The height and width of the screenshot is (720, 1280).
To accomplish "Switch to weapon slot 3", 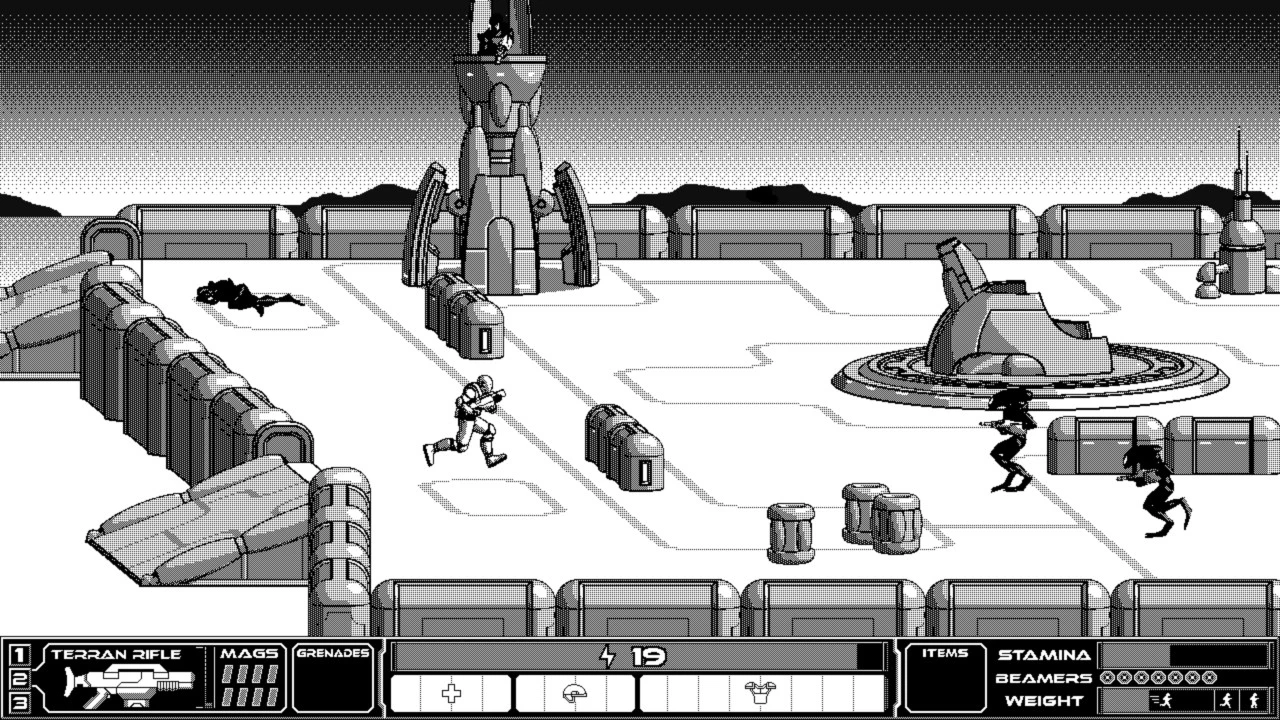I will point(17,703).
